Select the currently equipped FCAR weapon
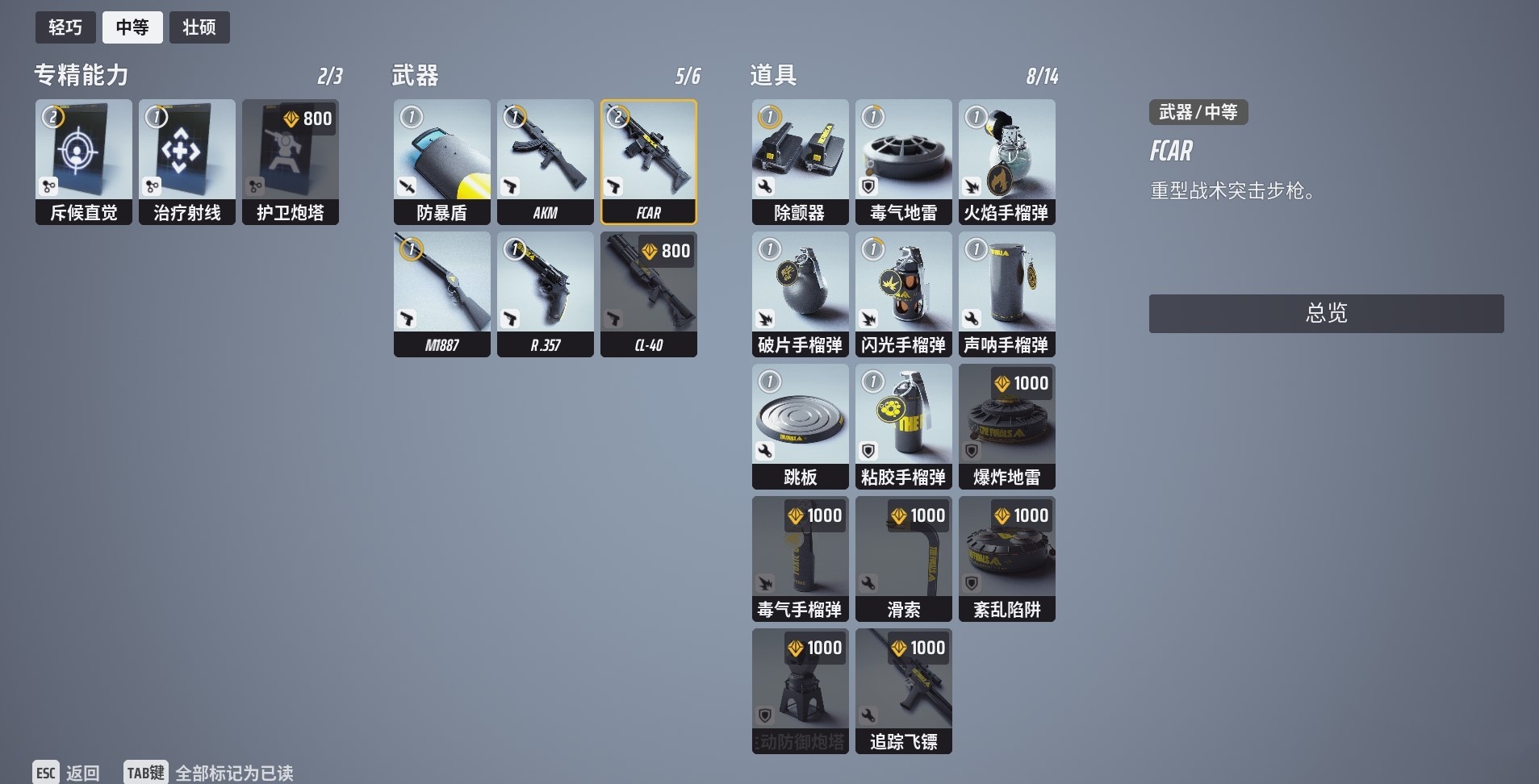 [649, 161]
